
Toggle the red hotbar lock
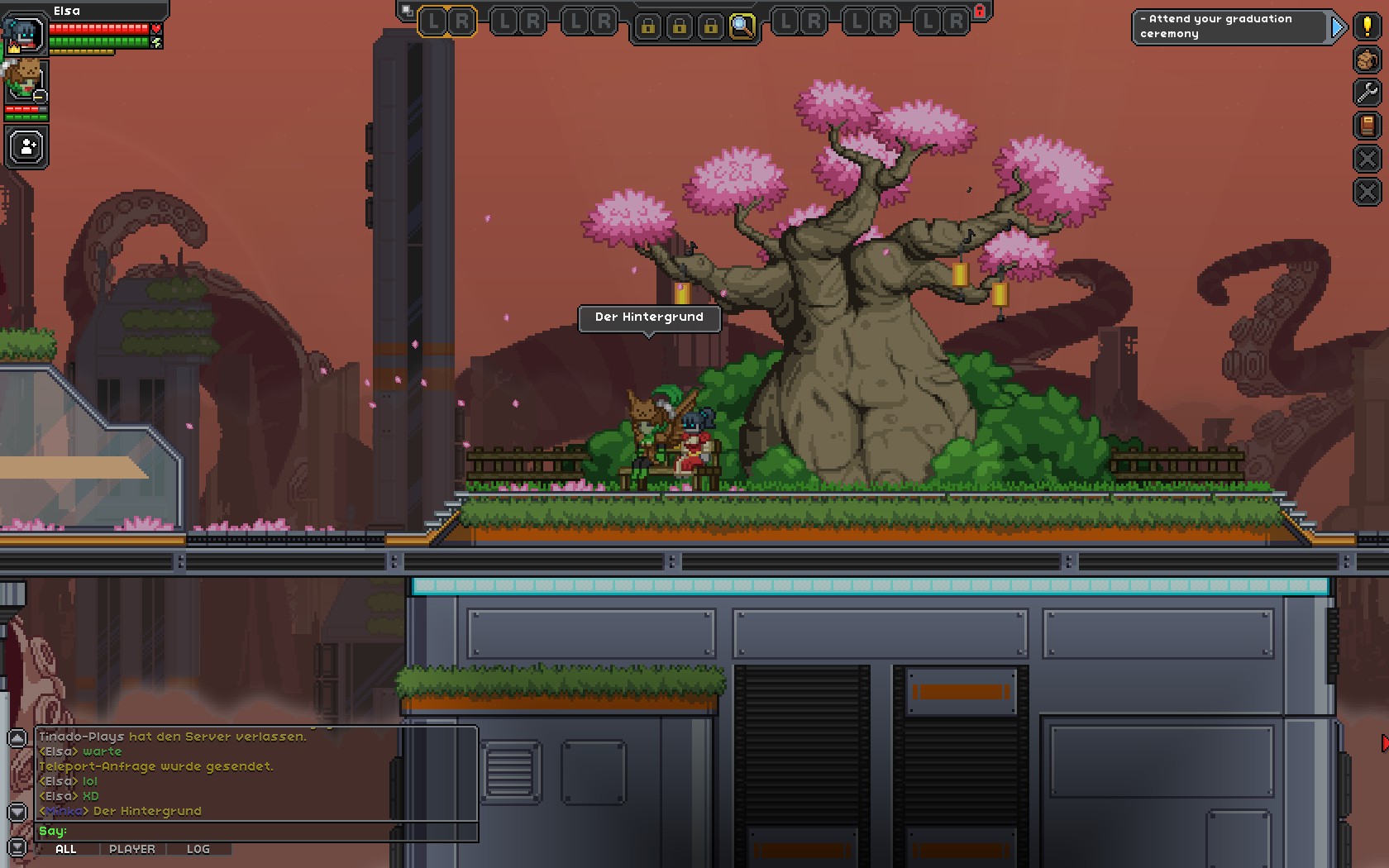pos(980,11)
